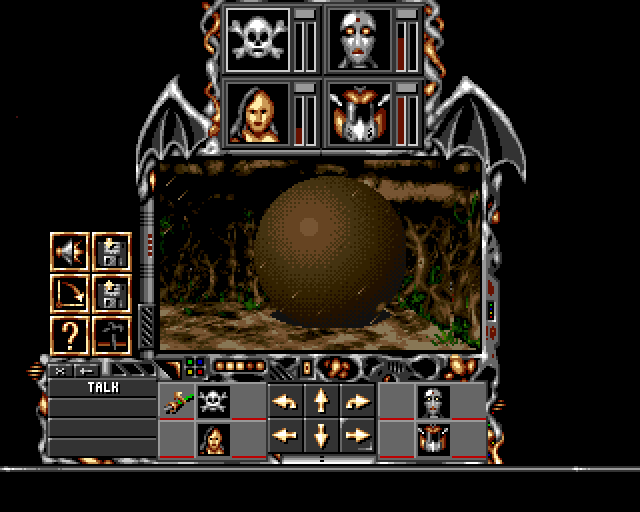The width and height of the screenshot is (640, 512).
Task: Click the upper floppy disk icon
Action: point(110,253)
